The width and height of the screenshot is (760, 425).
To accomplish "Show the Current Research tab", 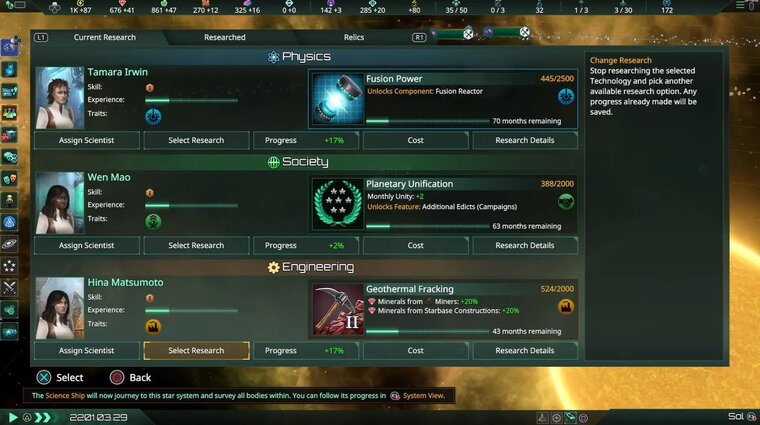I will (103, 37).
